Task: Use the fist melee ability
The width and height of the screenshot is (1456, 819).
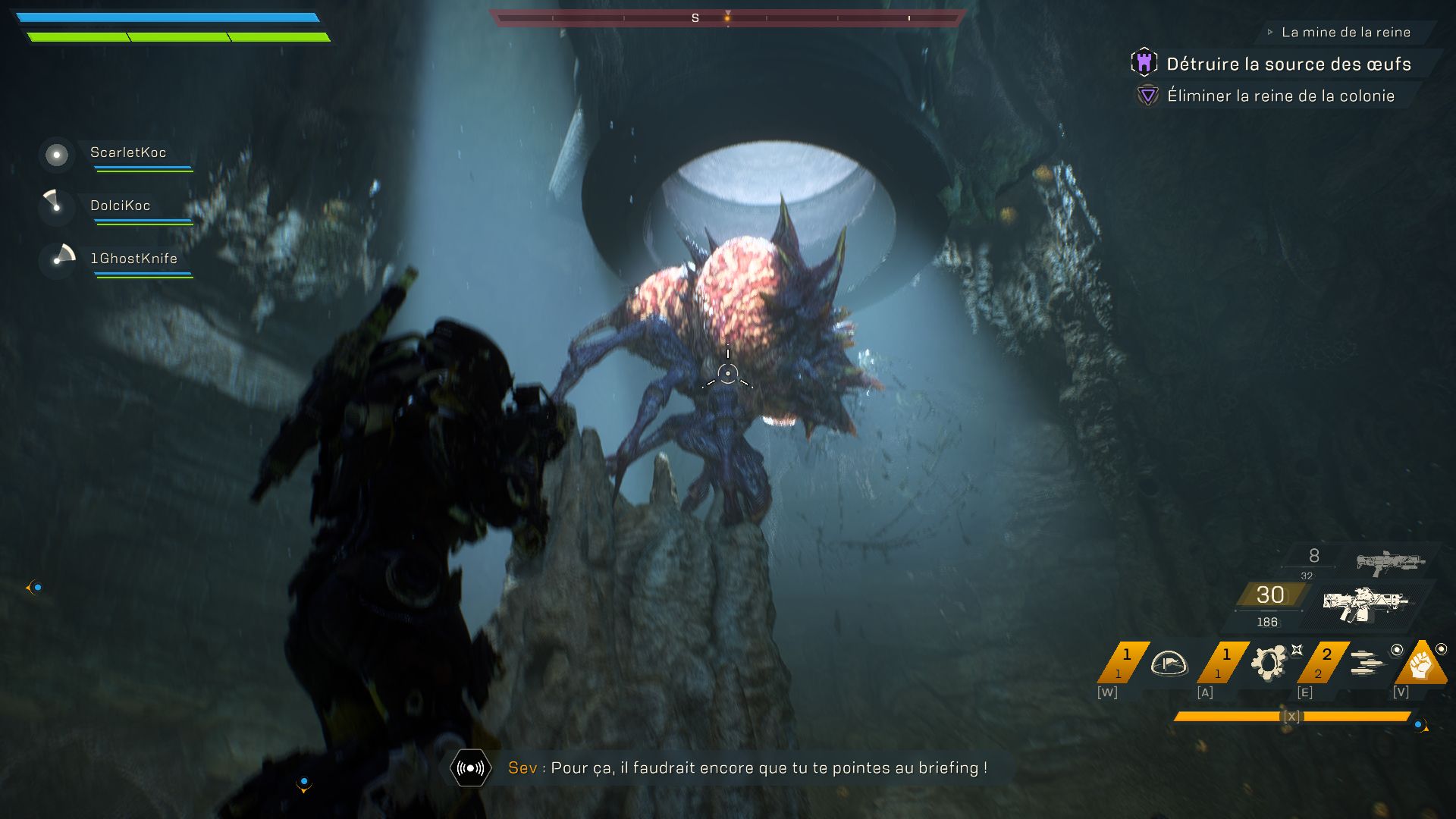Action: 1420,664
